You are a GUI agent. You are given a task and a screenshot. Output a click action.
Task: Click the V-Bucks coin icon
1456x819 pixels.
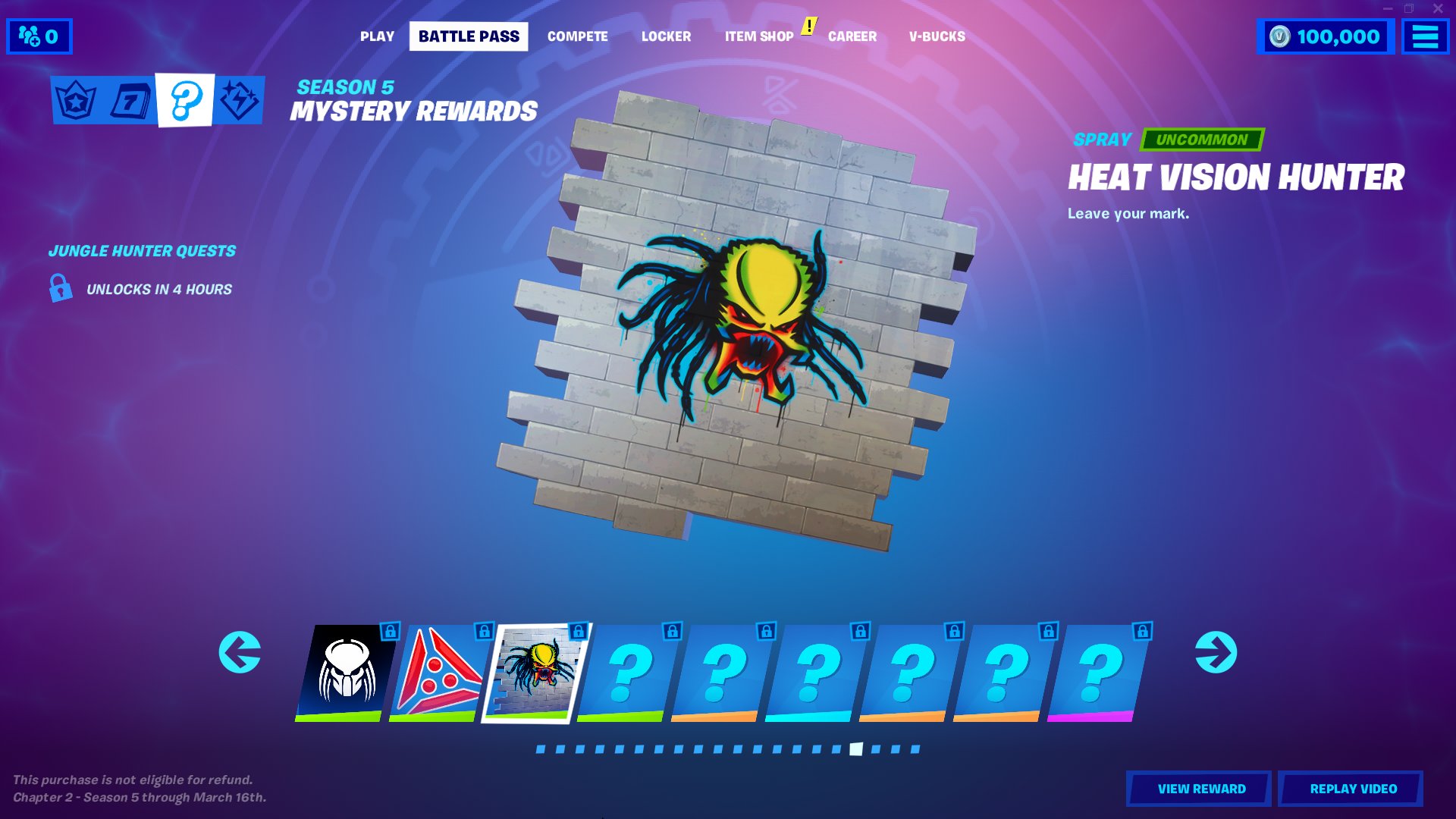[1279, 35]
